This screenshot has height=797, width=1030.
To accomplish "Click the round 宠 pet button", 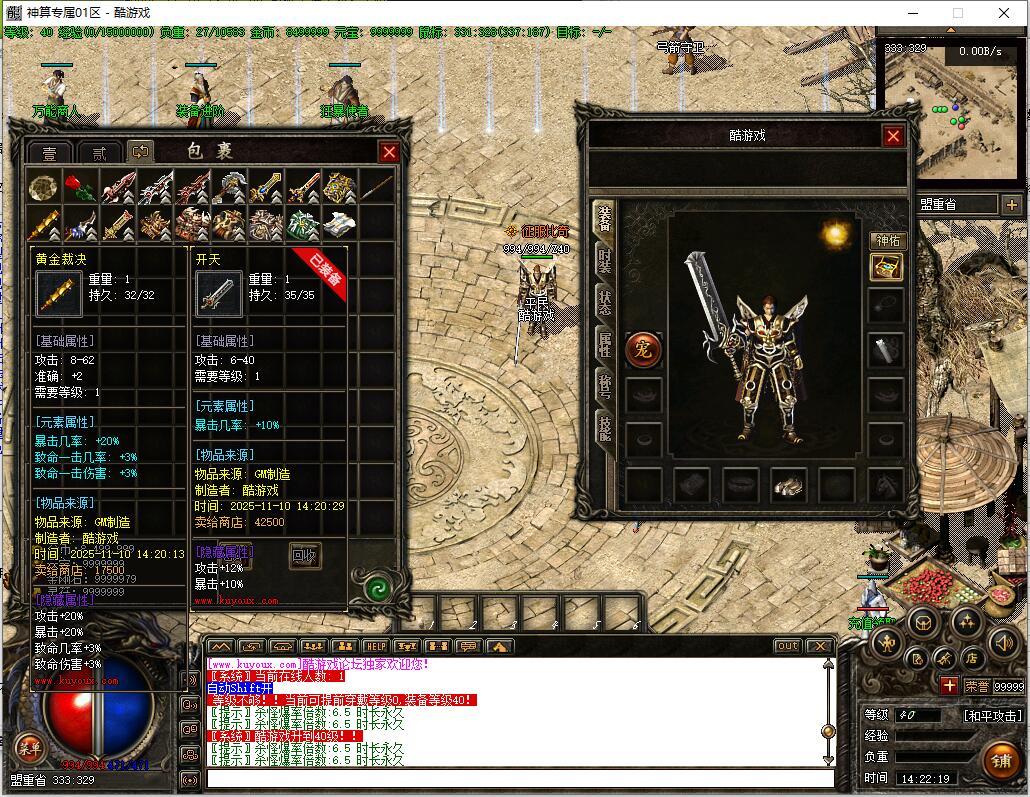I will point(643,349).
